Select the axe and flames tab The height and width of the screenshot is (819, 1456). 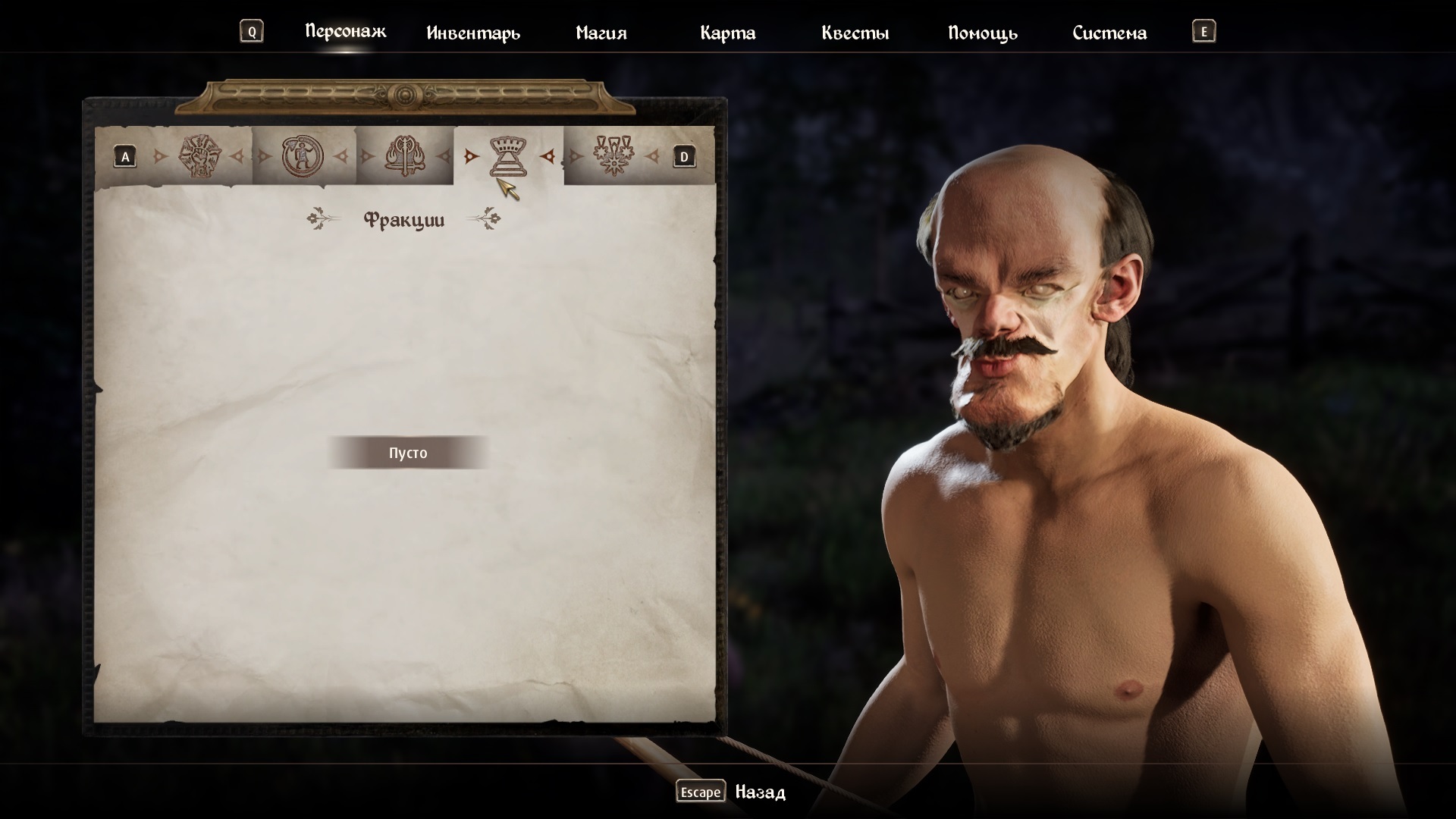404,156
